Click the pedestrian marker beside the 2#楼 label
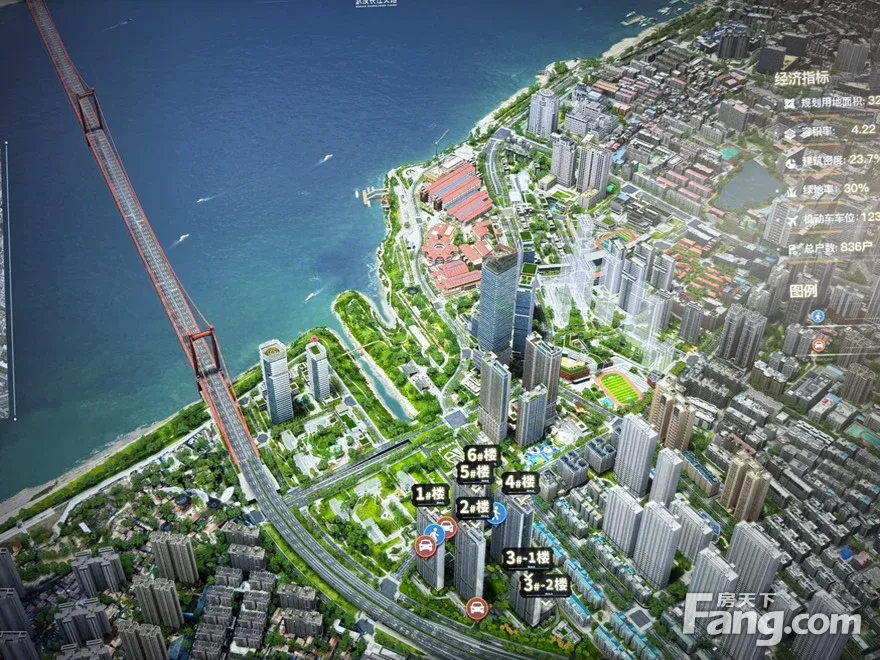The image size is (880, 660). [x=497, y=512]
